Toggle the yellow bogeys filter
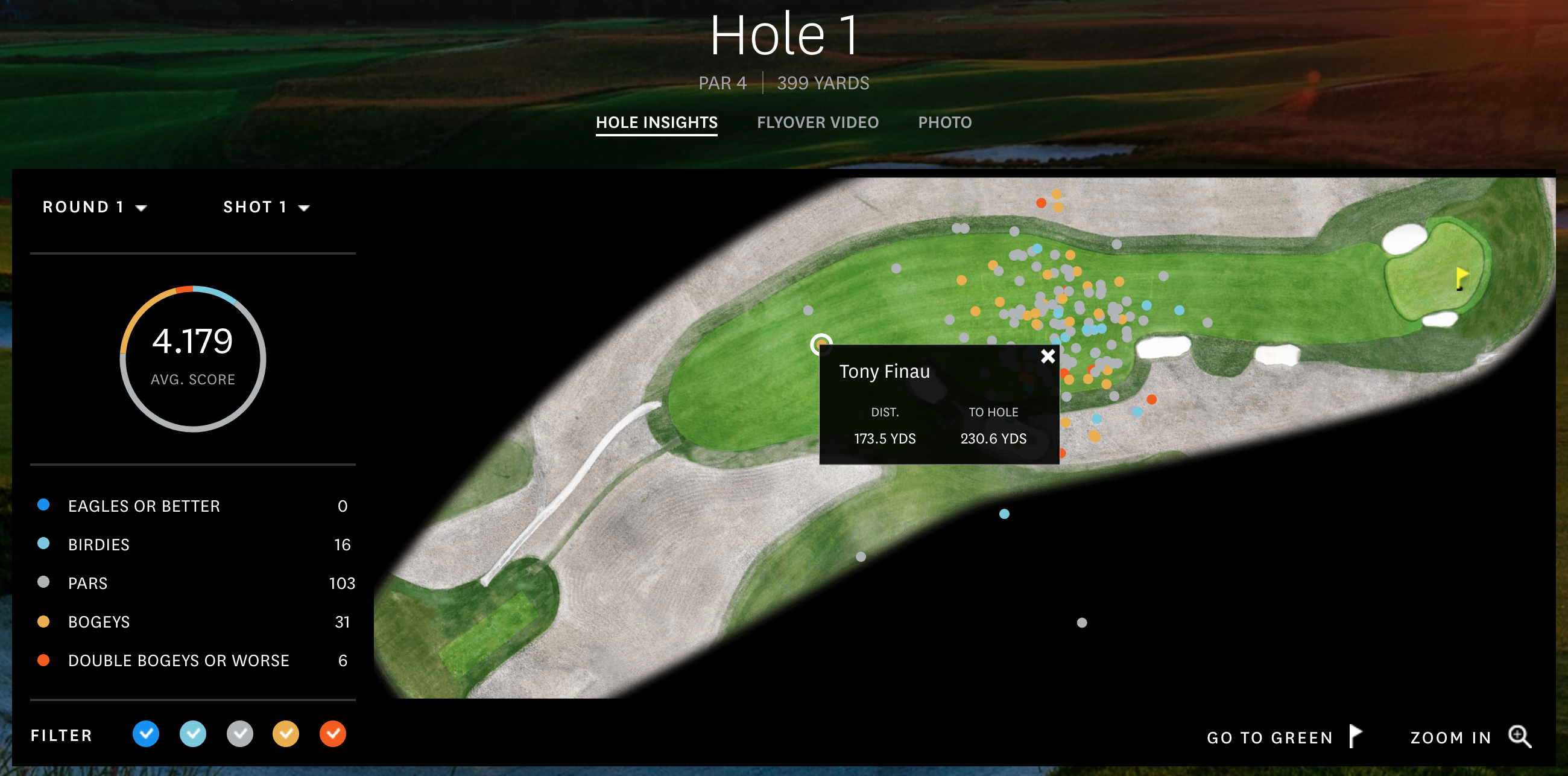 click(286, 734)
